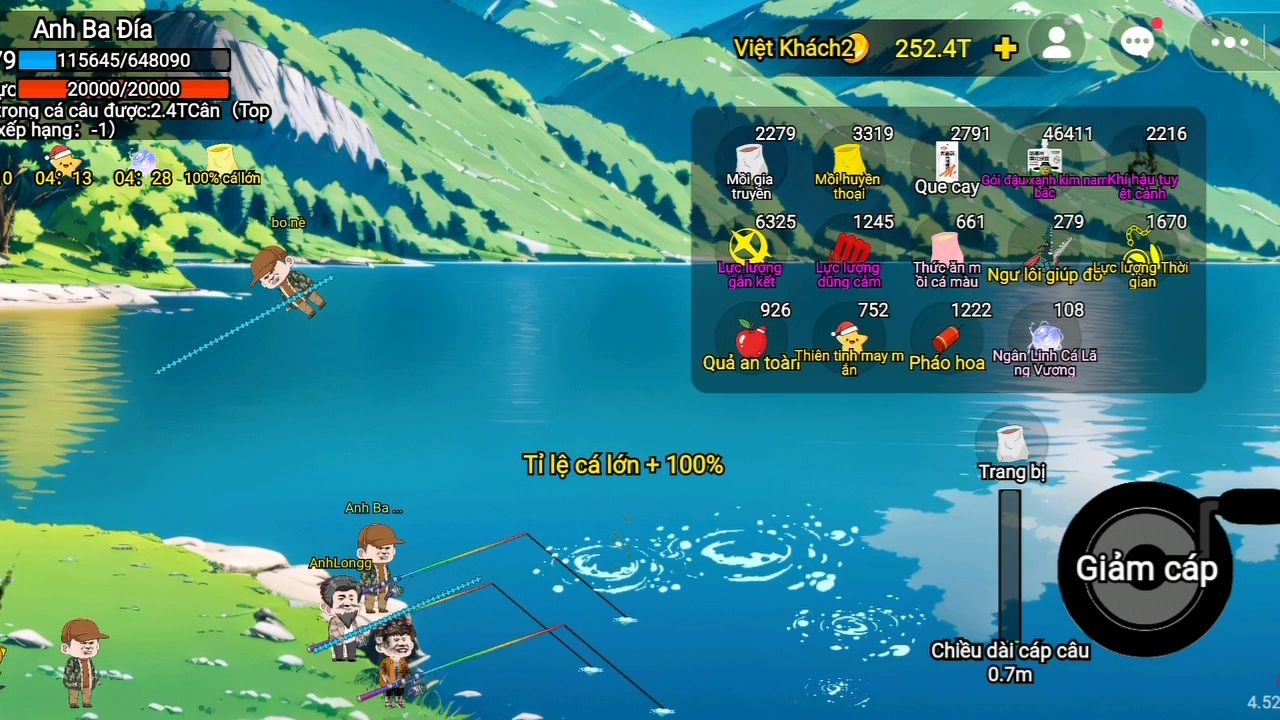Use the Quả an toàn apple

750,340
